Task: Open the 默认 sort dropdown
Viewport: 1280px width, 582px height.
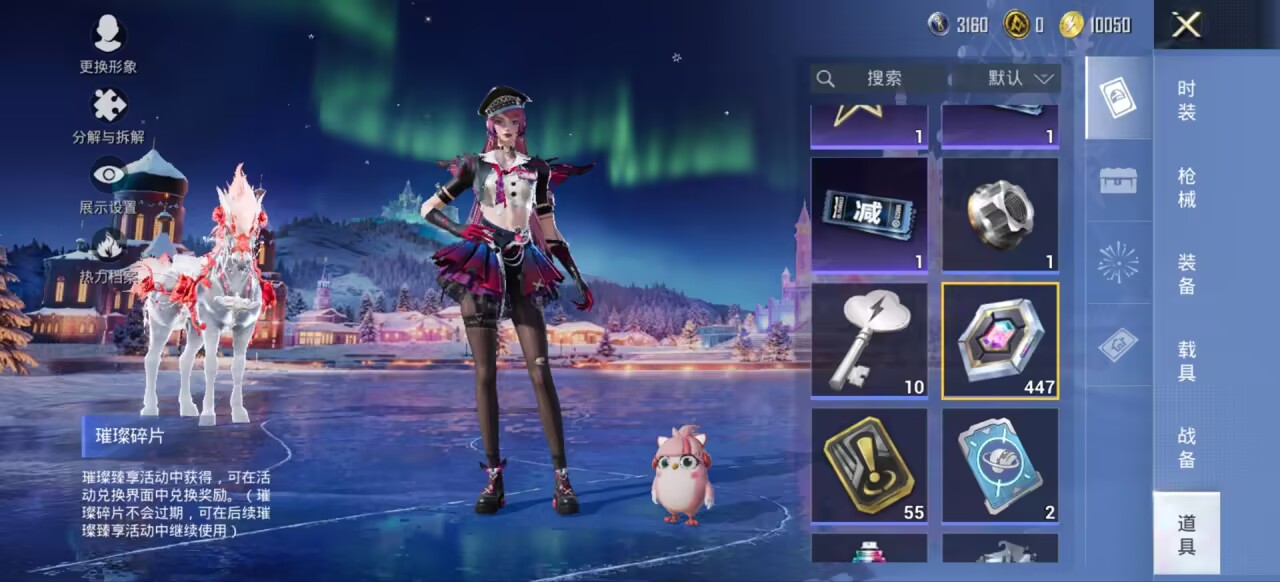Action: pos(1021,78)
